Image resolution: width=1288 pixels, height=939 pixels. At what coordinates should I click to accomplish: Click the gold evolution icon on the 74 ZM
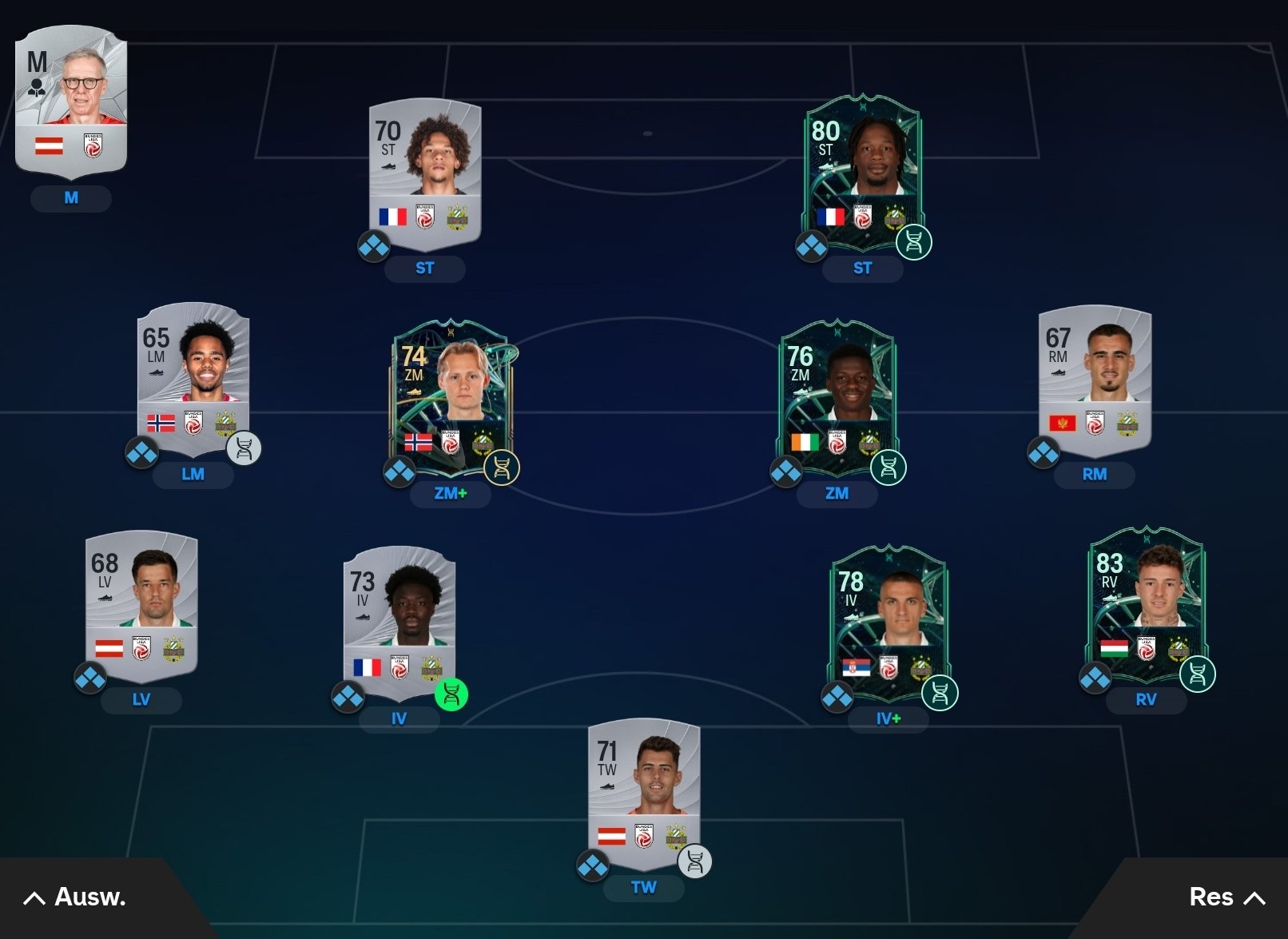click(502, 468)
